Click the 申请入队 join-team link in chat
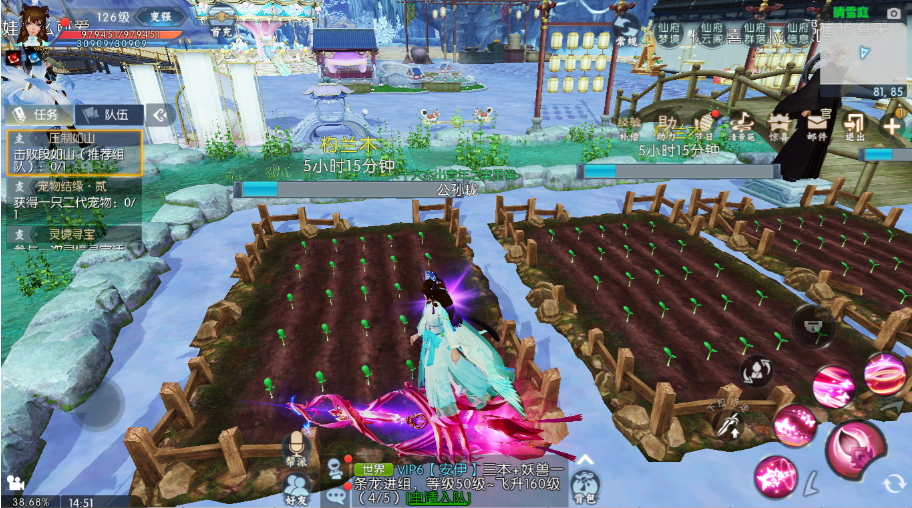This screenshot has width=912, height=508. click(434, 497)
